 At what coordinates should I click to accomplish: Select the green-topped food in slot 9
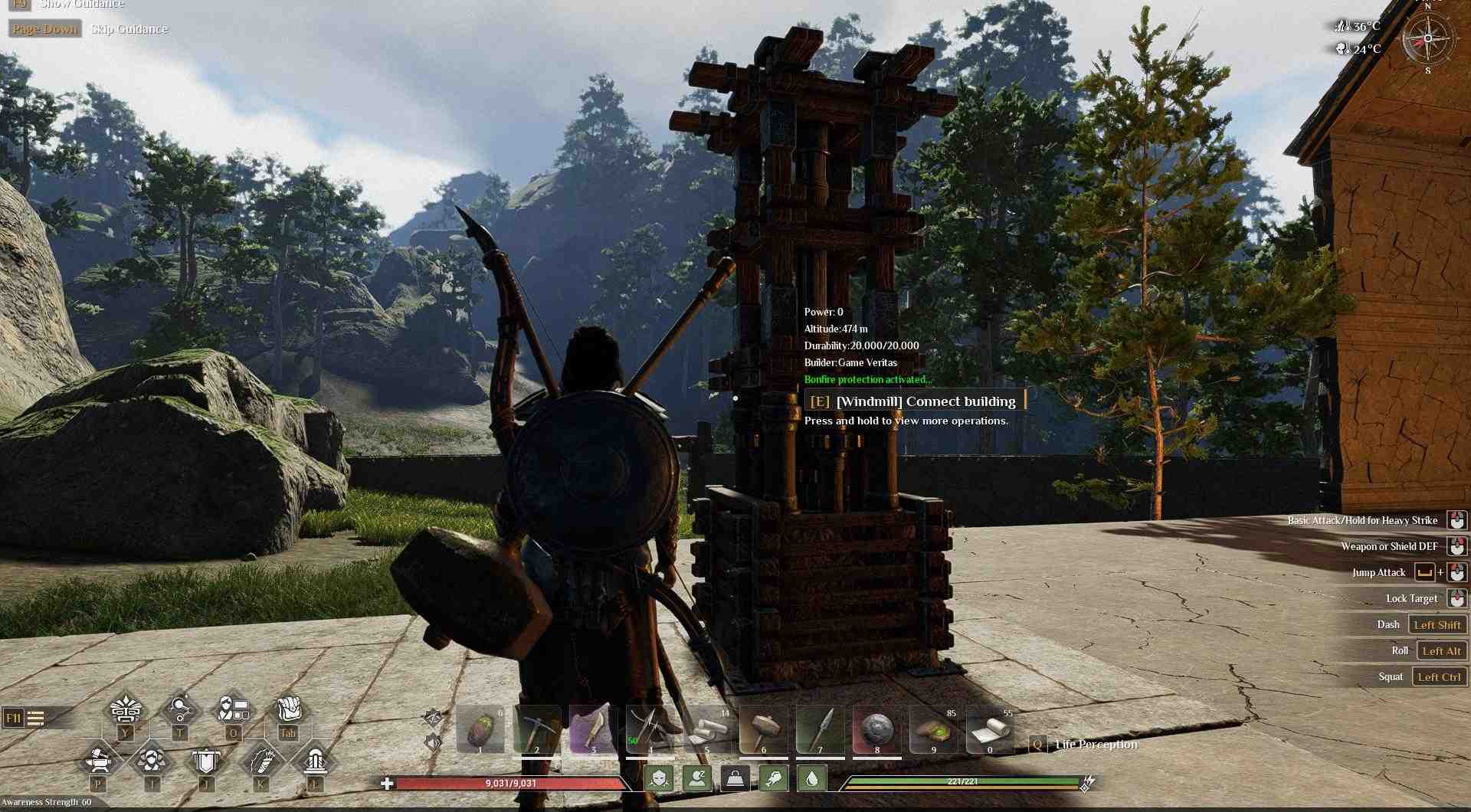933,729
